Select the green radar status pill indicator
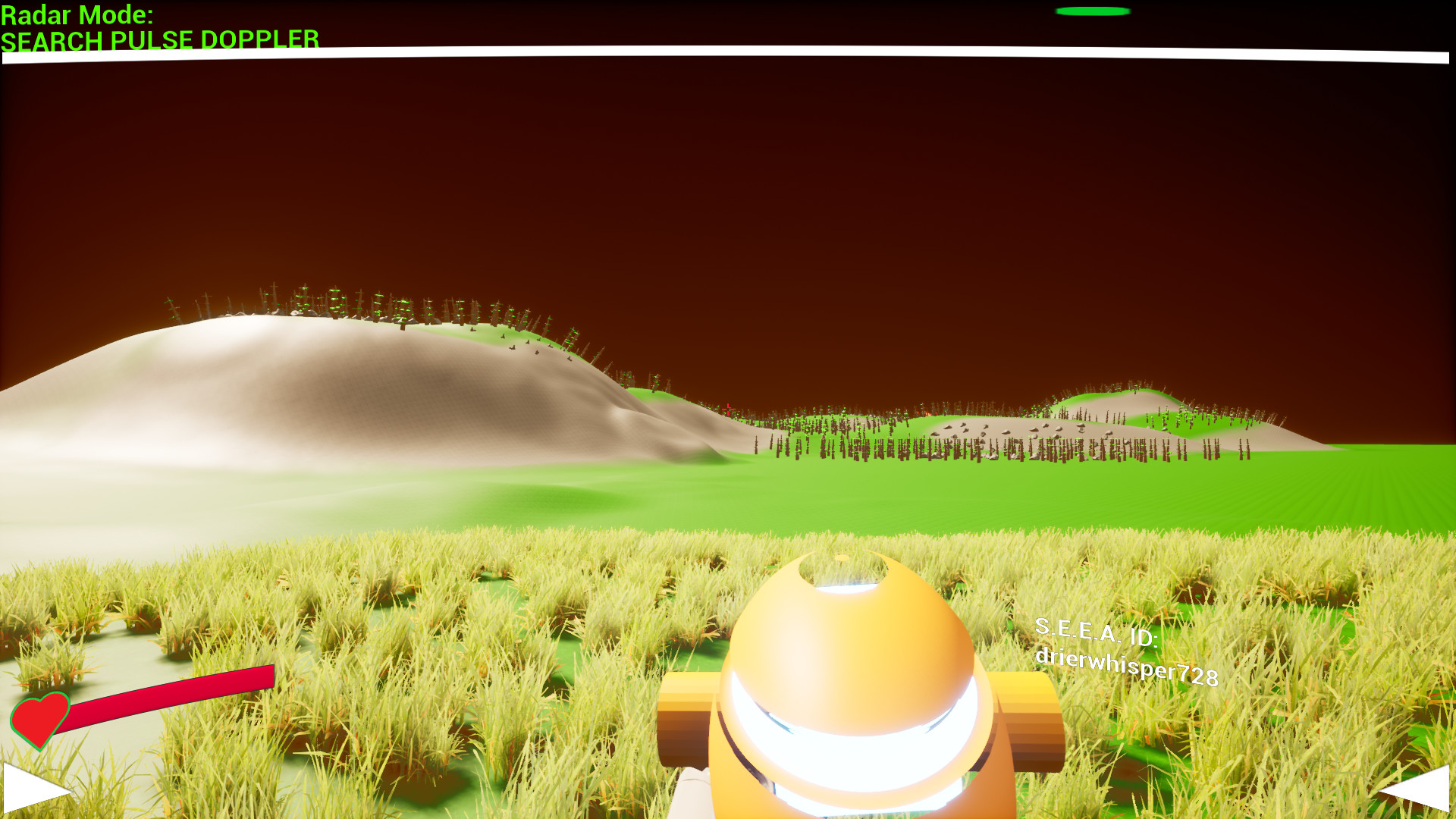 (x=1093, y=11)
